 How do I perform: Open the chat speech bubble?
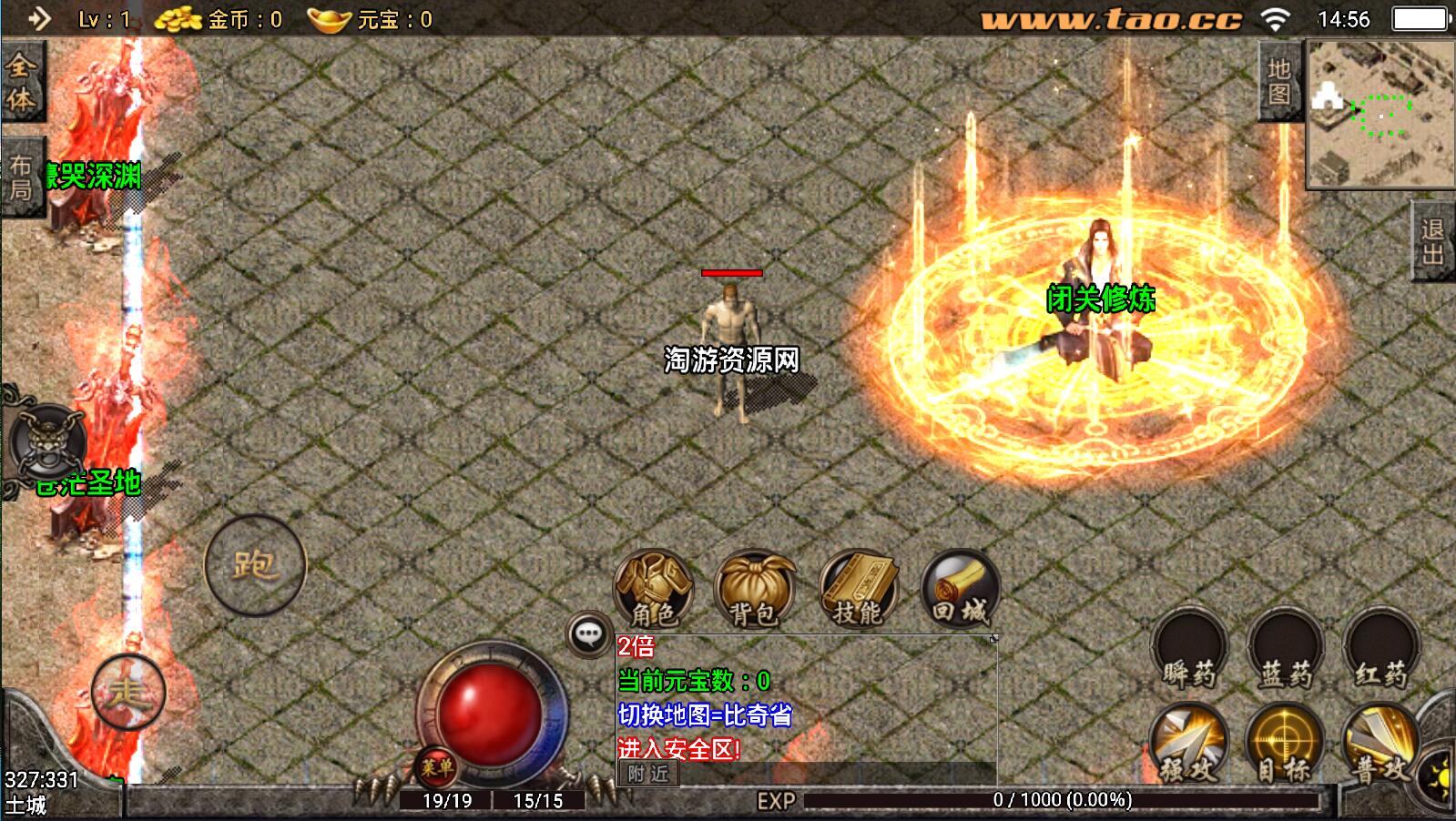pyautogui.click(x=589, y=633)
